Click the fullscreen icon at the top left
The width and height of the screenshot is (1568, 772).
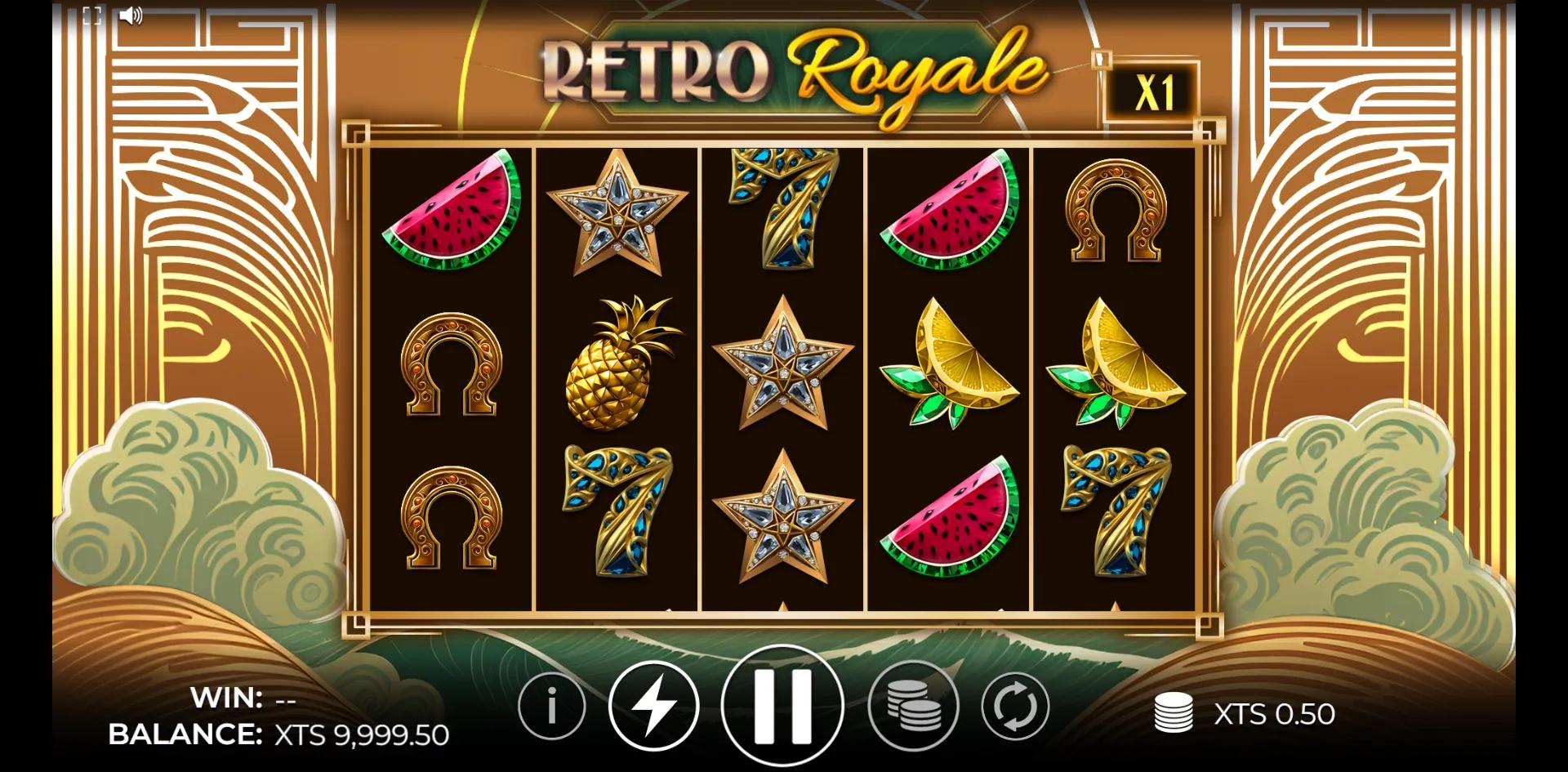(x=91, y=14)
